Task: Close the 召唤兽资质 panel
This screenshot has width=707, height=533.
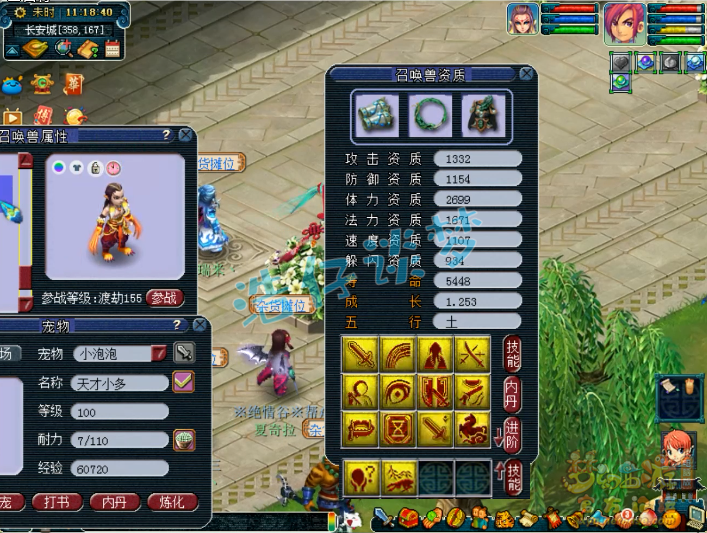Action: pyautogui.click(x=526, y=75)
